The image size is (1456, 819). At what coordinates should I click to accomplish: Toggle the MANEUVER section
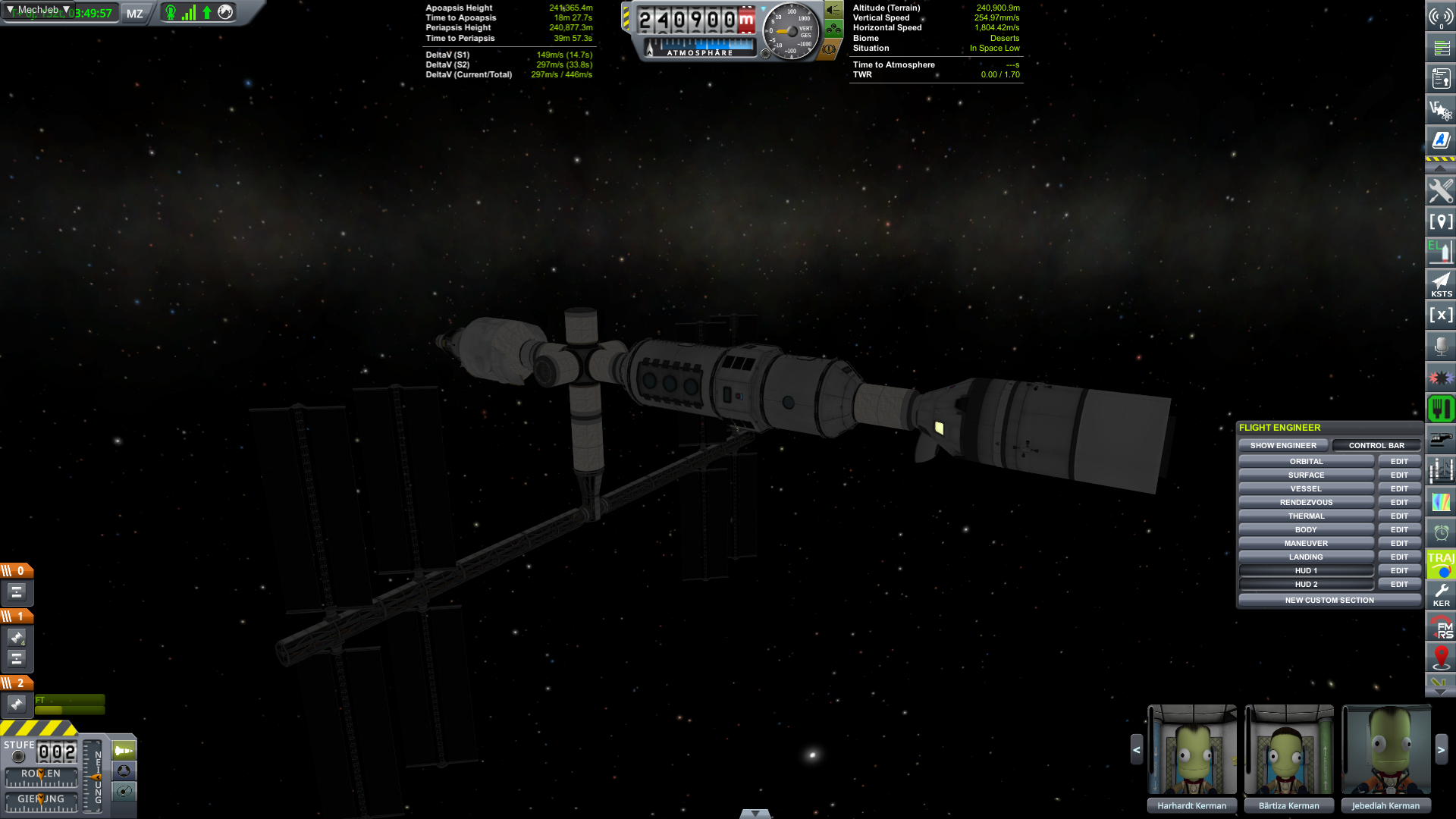coord(1306,544)
